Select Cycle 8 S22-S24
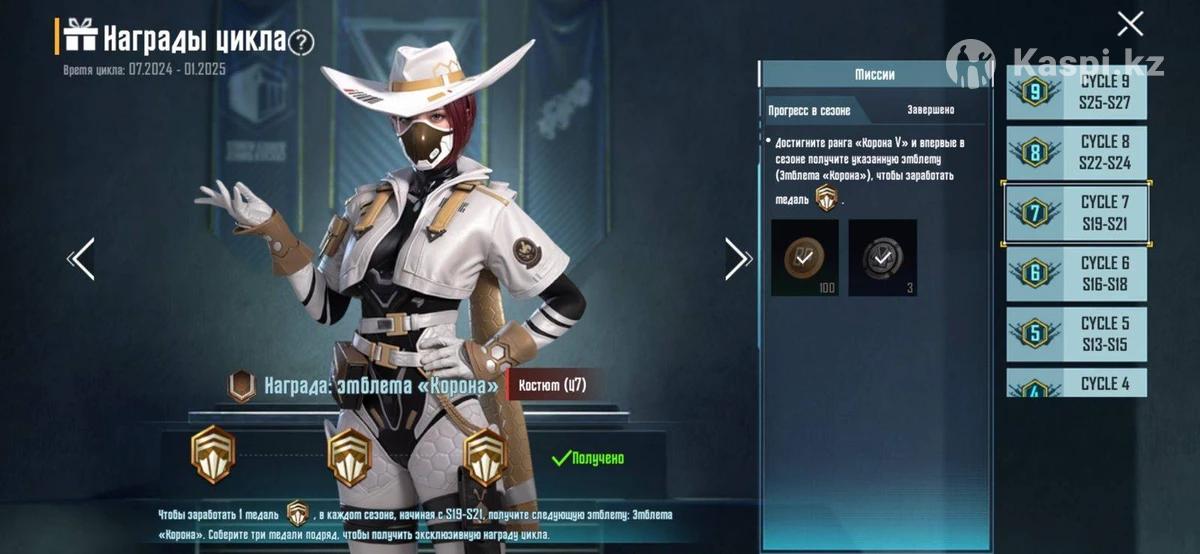The width and height of the screenshot is (1200, 554). point(1076,153)
